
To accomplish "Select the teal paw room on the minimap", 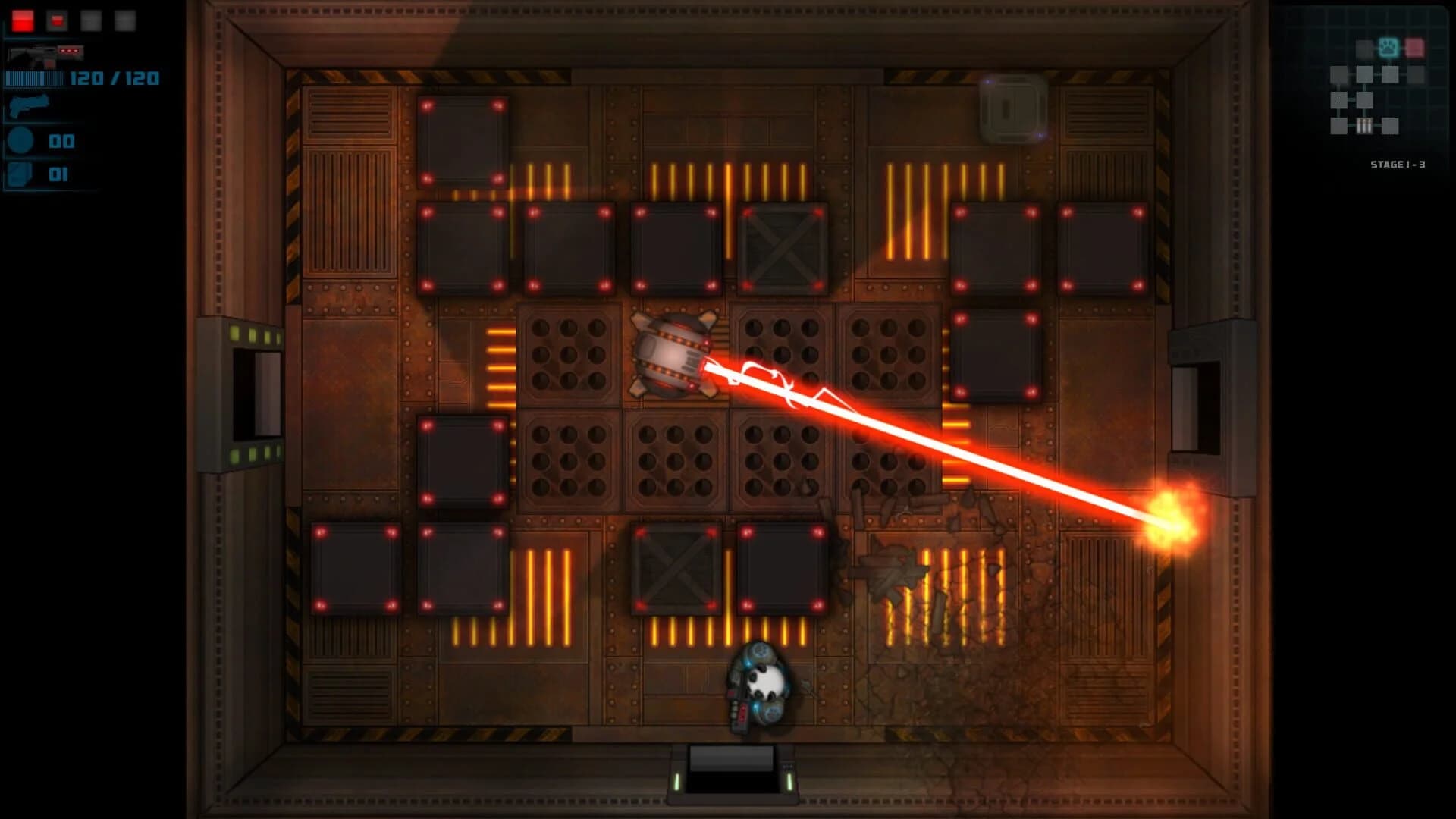I will coord(1389,48).
